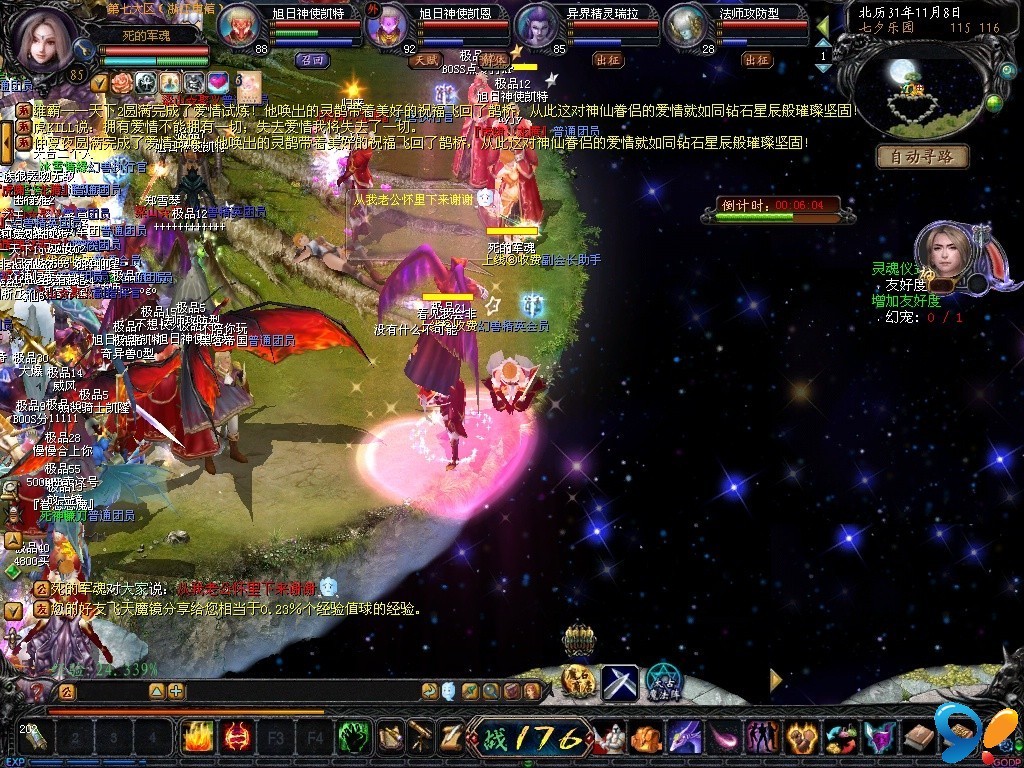Image resolution: width=1024 pixels, height=768 pixels.
Task: Open the 魔法阵 pentagram icon
Action: [x=661, y=682]
